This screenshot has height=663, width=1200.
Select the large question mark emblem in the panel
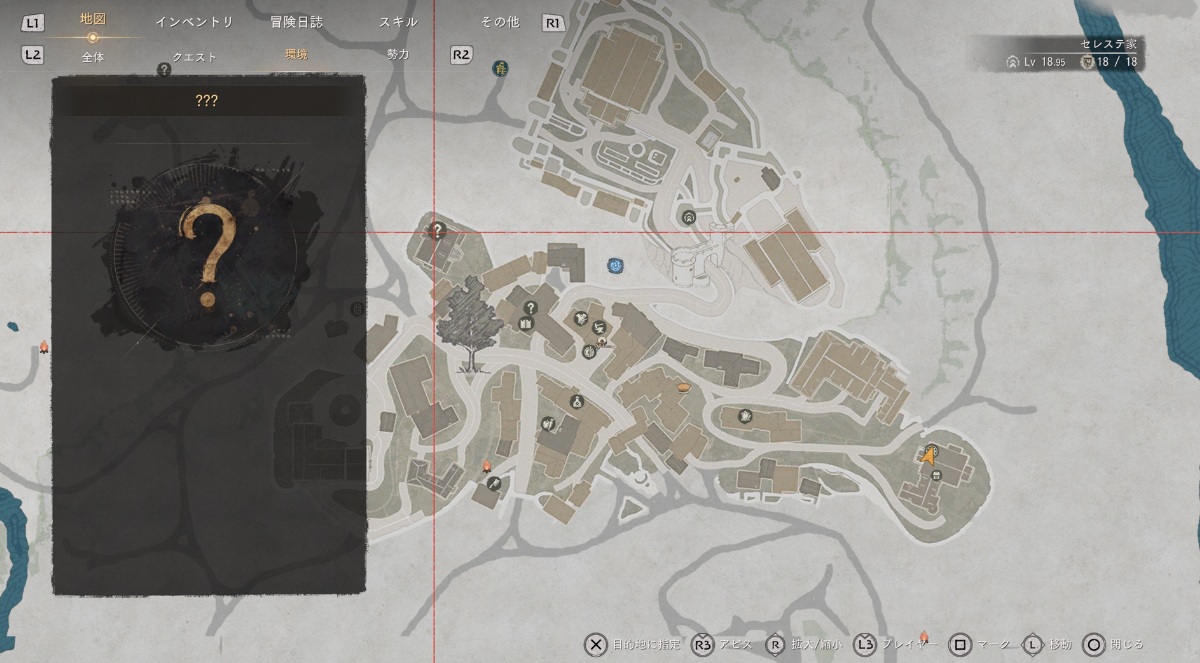[208, 256]
